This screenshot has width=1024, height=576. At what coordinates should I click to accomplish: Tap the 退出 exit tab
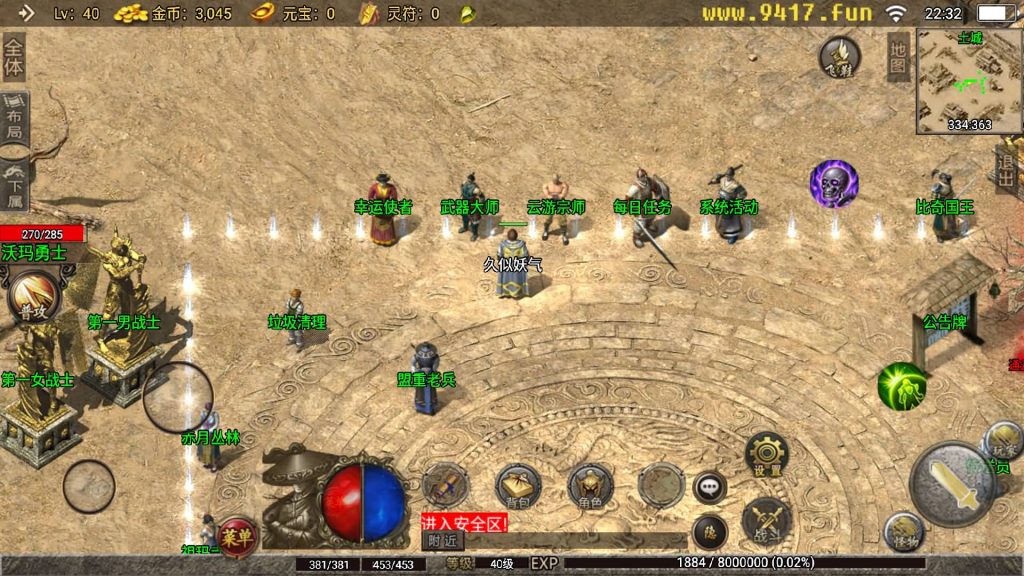[1007, 170]
